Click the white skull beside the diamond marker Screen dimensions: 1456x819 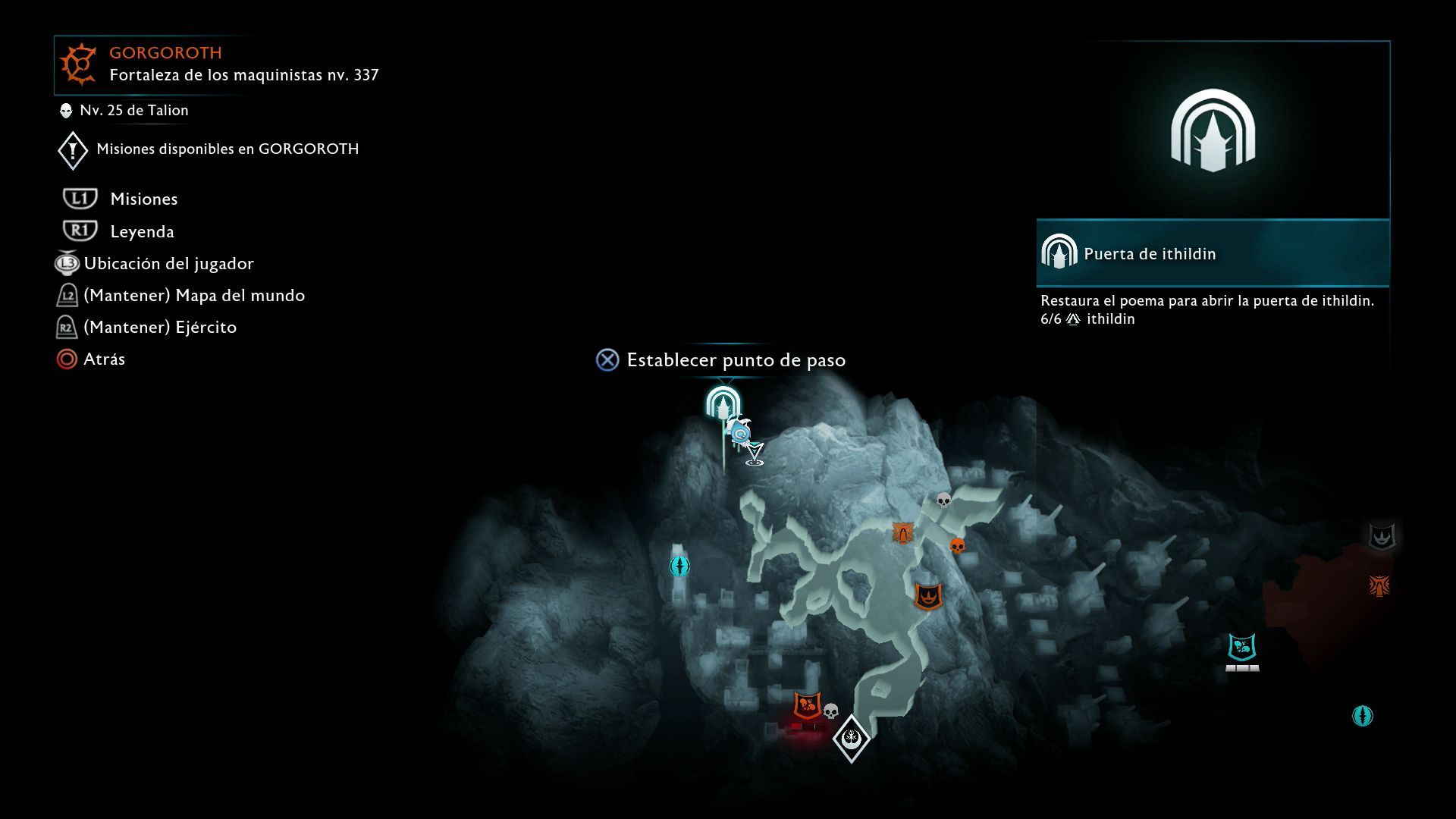(x=831, y=711)
